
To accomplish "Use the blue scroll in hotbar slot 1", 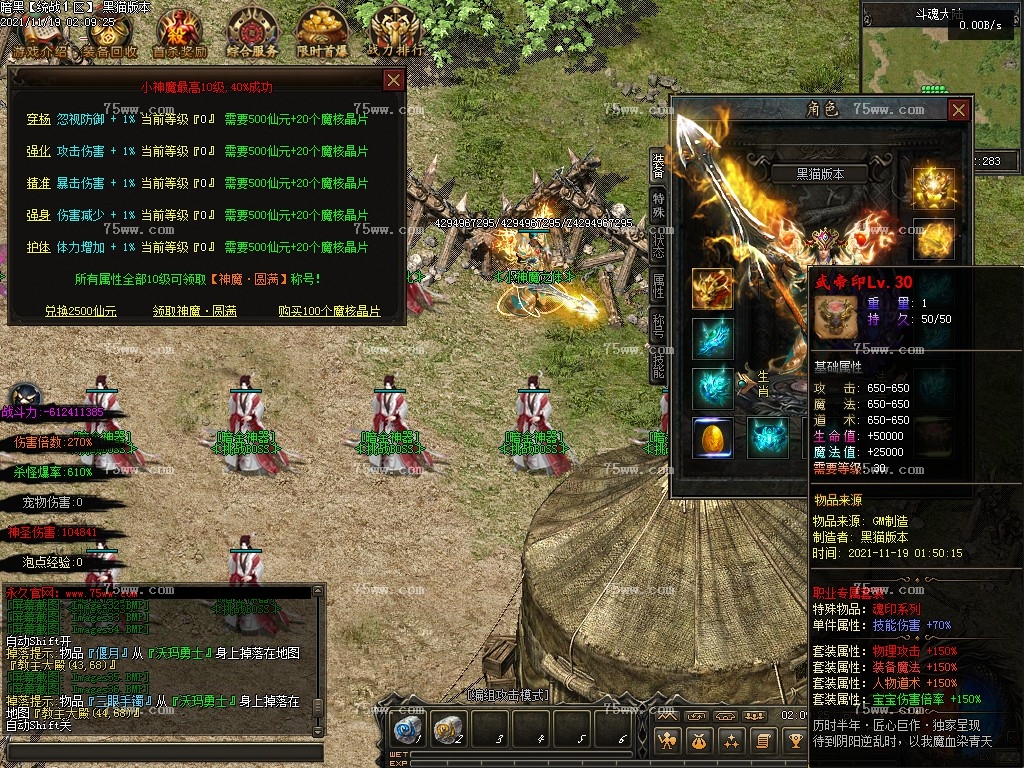I will [x=406, y=731].
